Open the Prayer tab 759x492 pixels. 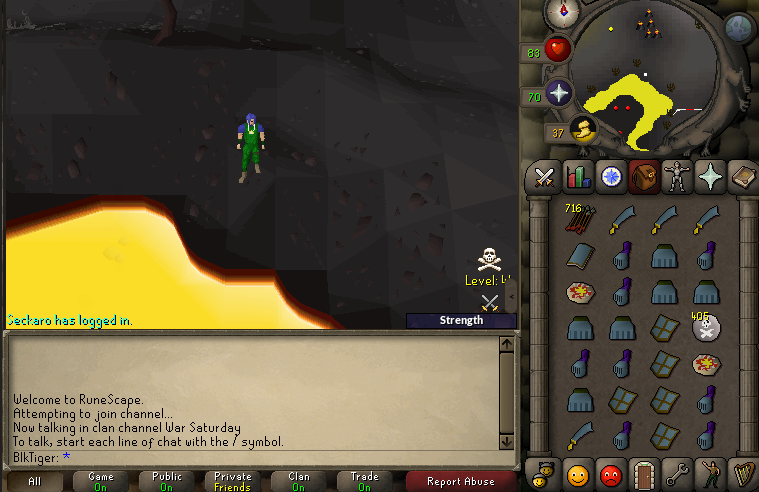pyautogui.click(x=709, y=177)
